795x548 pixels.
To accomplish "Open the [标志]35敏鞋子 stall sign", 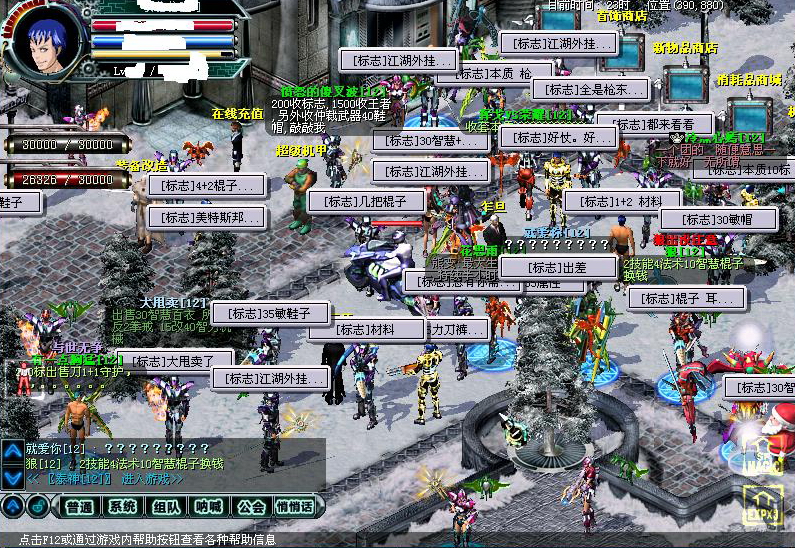I will coord(271,313).
